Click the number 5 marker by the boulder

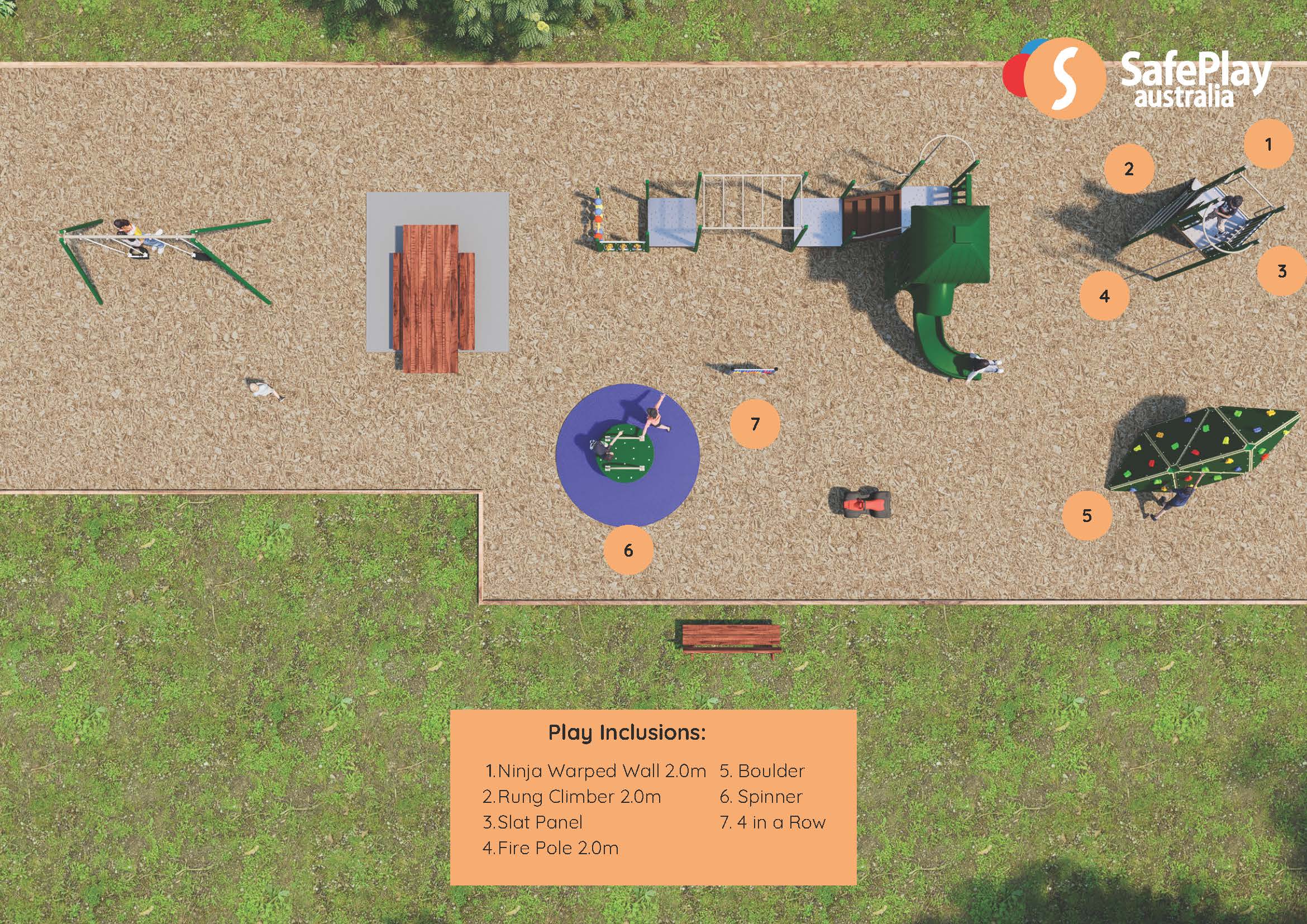coord(1087,515)
